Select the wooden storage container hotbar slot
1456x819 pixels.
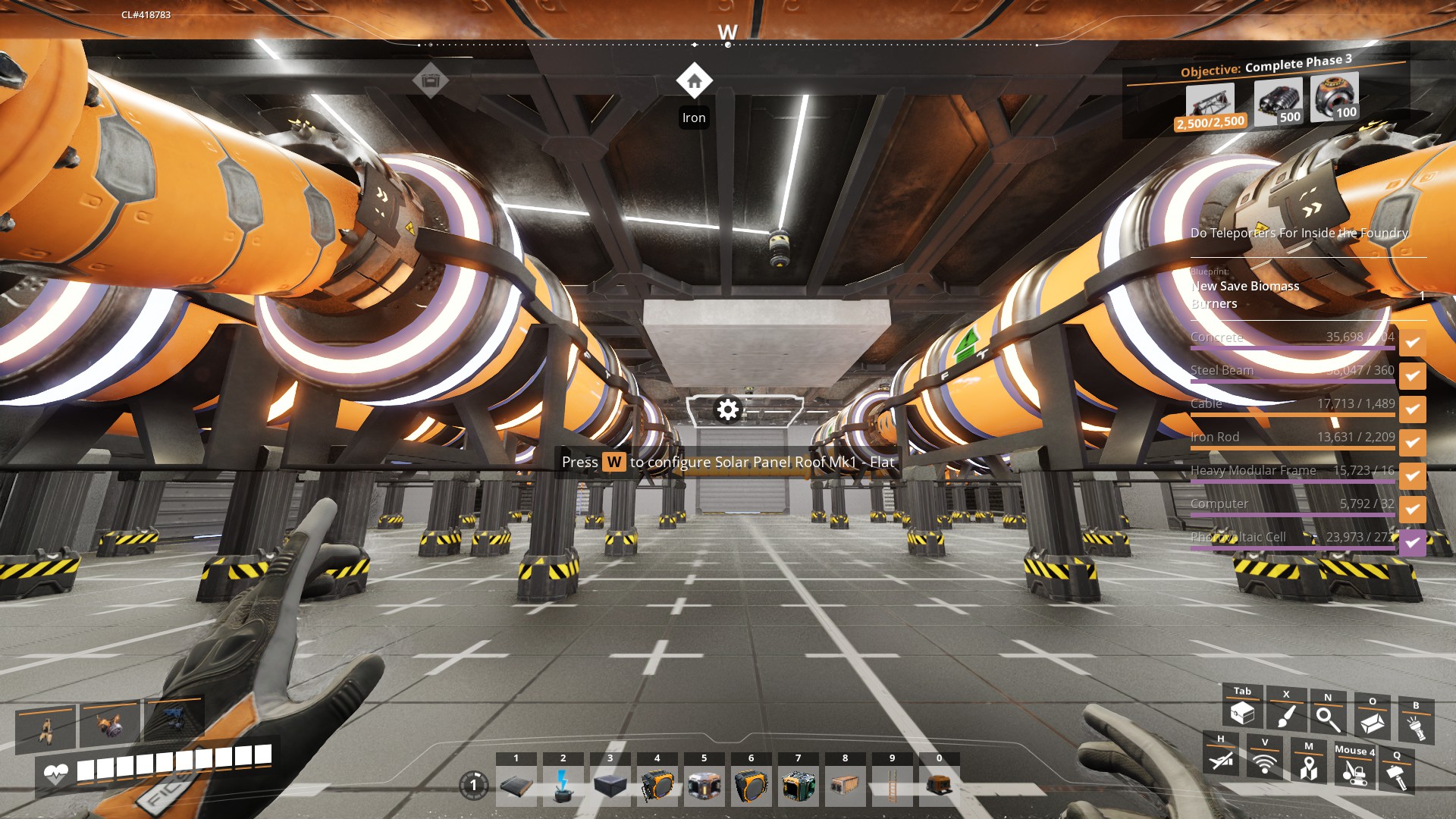click(x=845, y=786)
